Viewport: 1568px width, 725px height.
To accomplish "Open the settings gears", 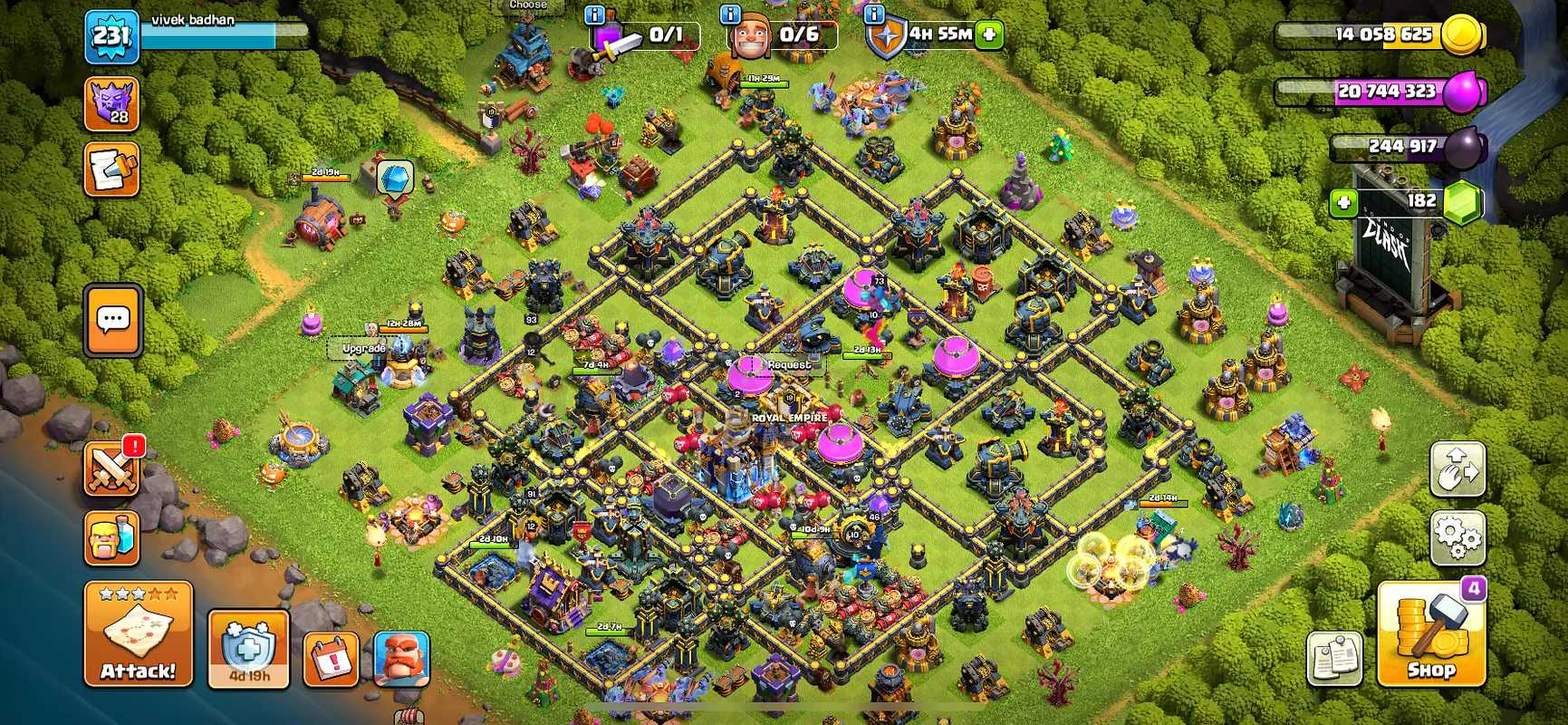I will (1457, 537).
